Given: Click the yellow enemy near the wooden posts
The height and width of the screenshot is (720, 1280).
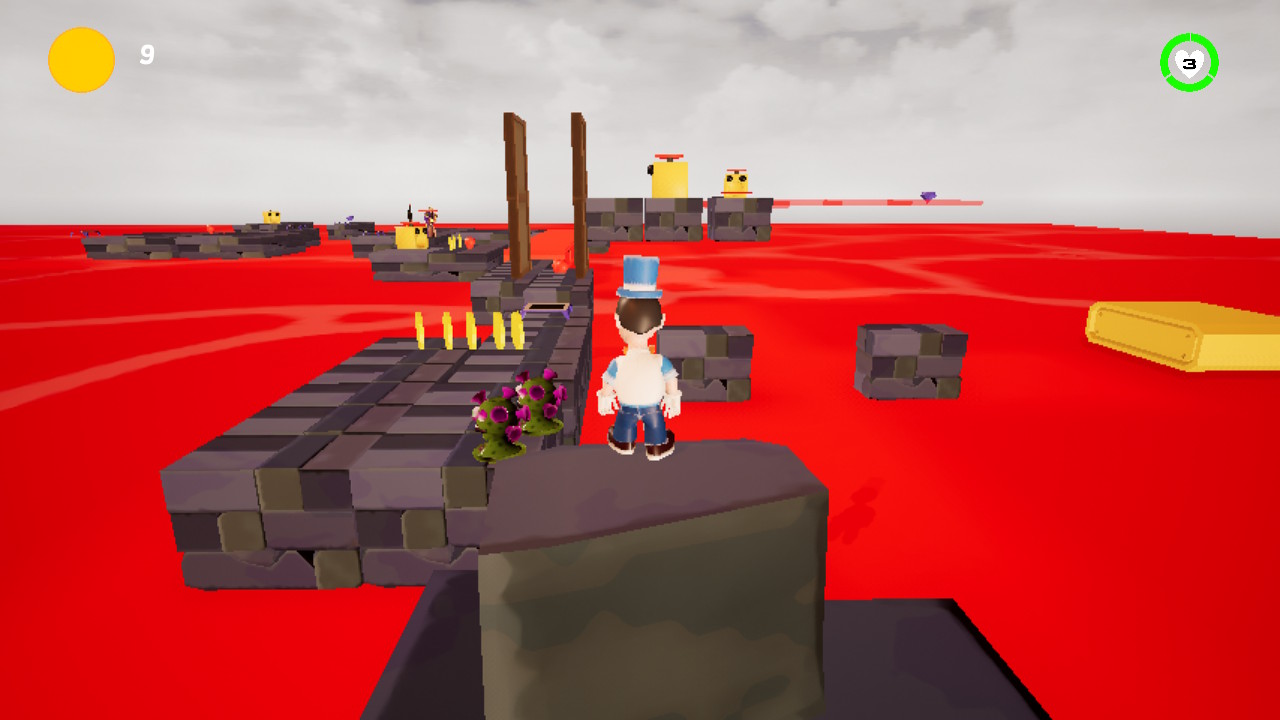Looking at the screenshot, I should pyautogui.click(x=412, y=237).
